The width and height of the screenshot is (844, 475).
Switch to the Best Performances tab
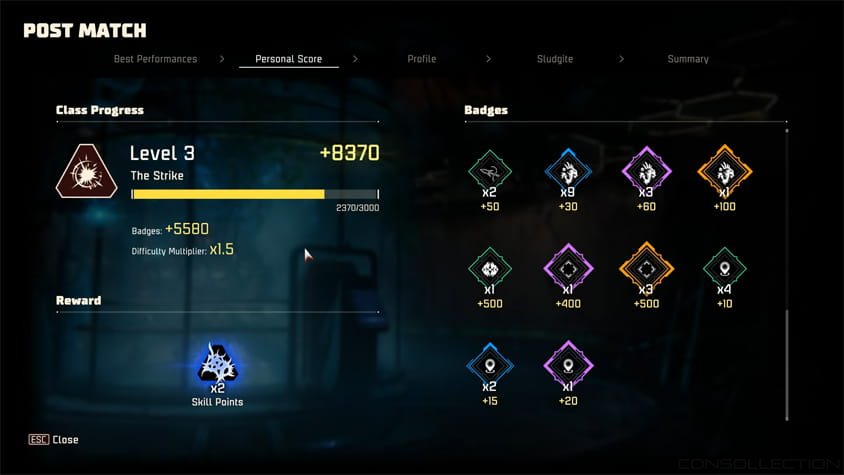(155, 59)
